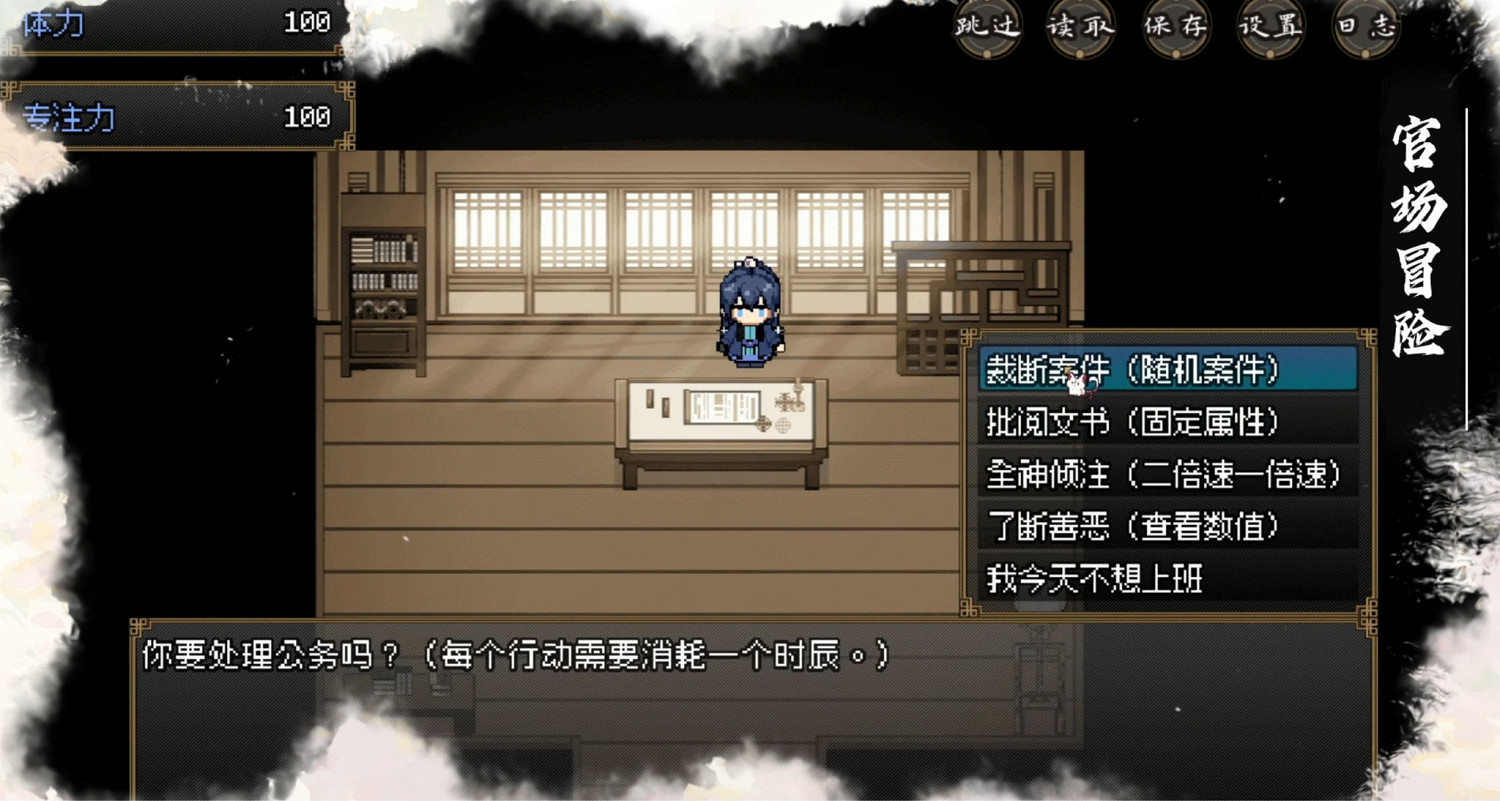Viewport: 1500px width, 801px height.
Task: Open the 日志 (Log) icon
Action: 1366,28
